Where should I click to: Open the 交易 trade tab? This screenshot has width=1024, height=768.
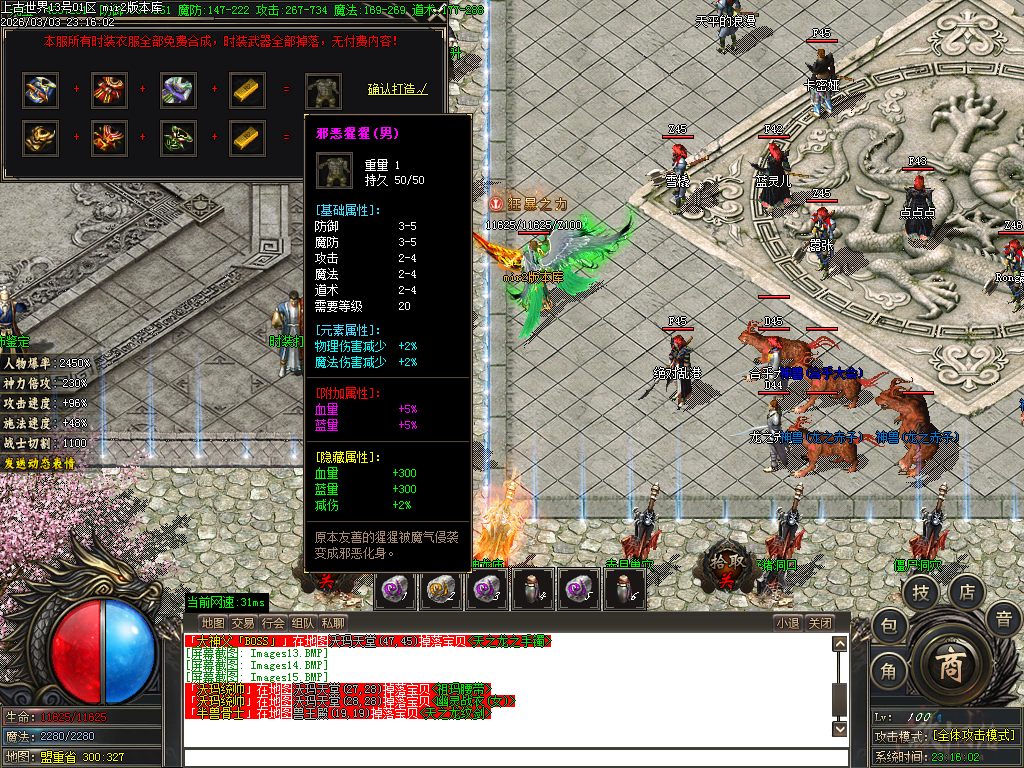(243, 623)
